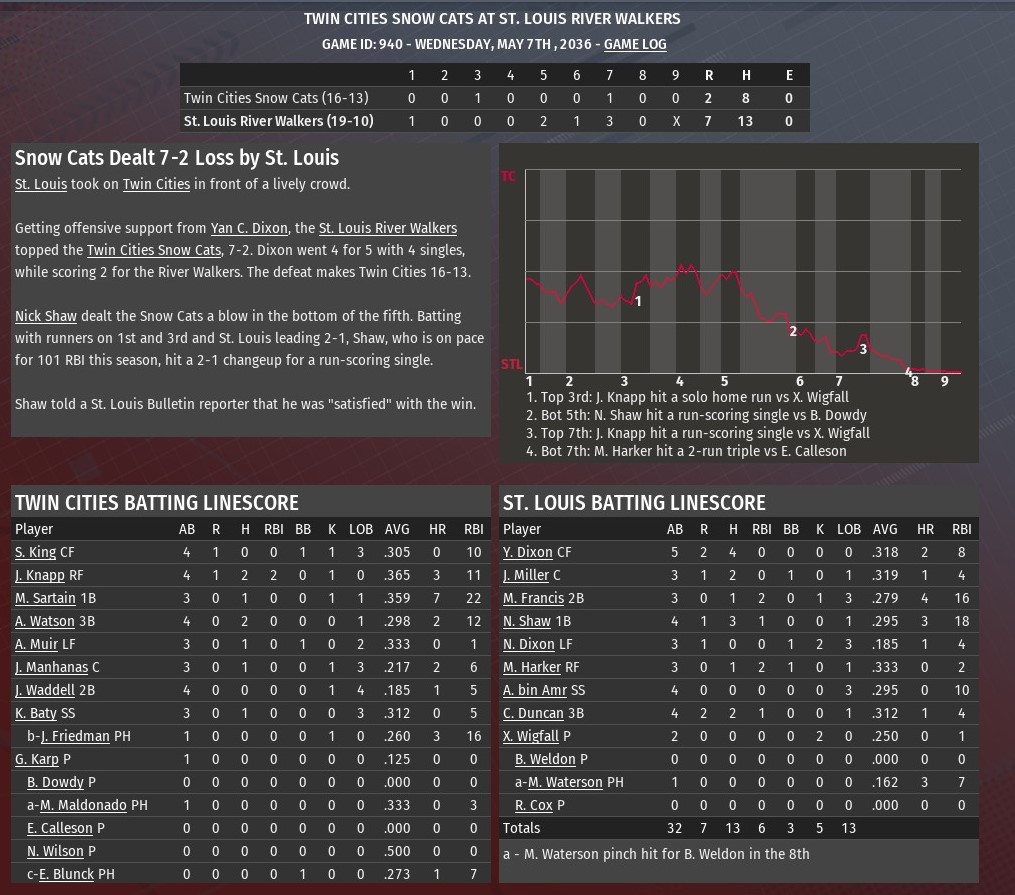Open Yan C. Dixon's player link in recap
1015x895 pixels.
coord(249,228)
